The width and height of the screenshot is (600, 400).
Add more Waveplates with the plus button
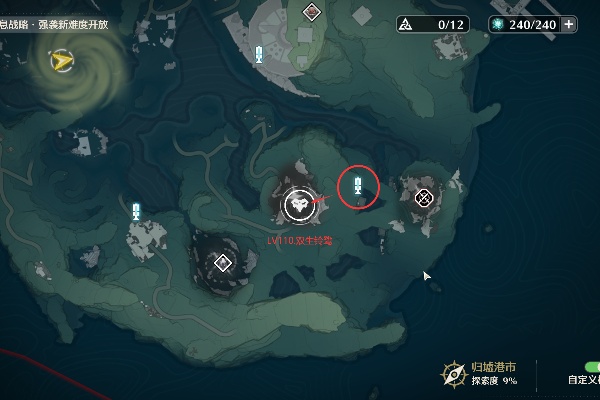pyautogui.click(x=570, y=24)
